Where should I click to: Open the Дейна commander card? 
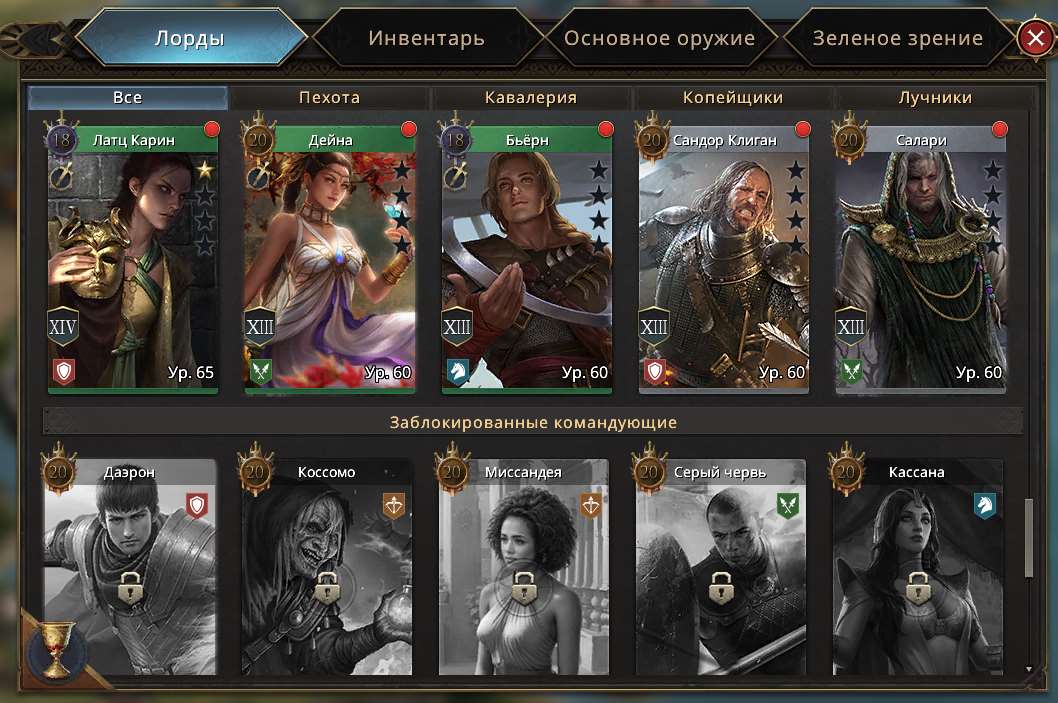[330, 260]
